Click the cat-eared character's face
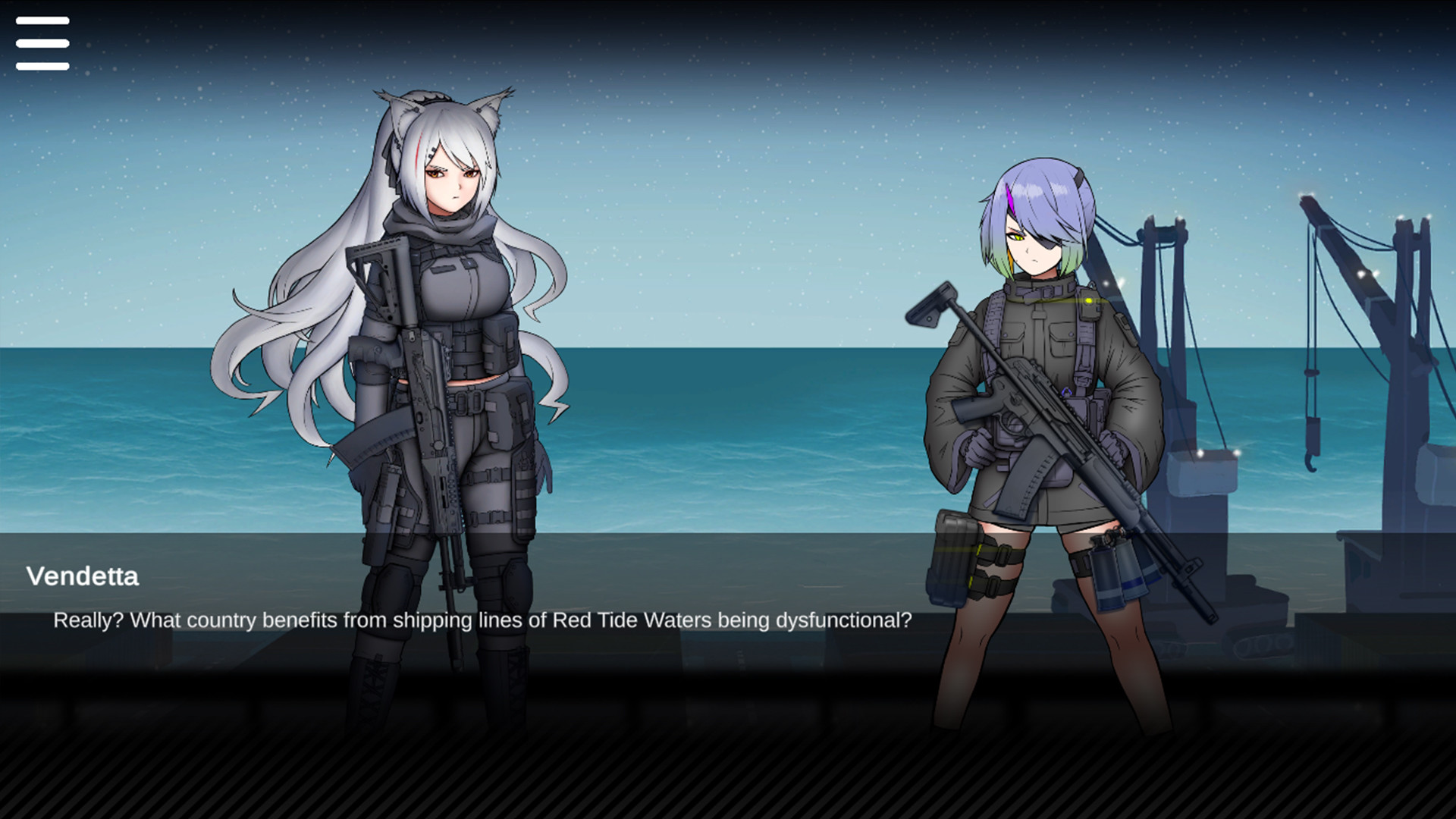This screenshot has height=819, width=1456. point(453,178)
